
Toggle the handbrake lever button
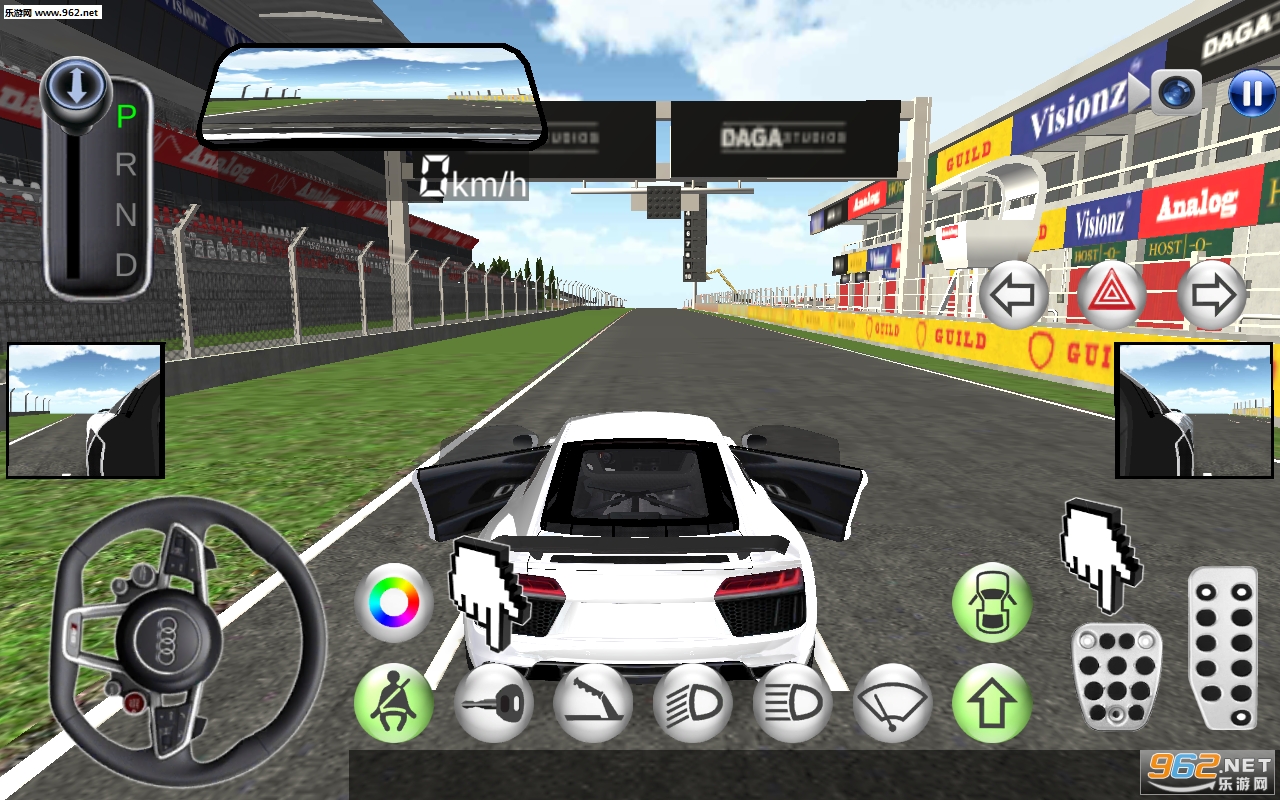(x=593, y=703)
